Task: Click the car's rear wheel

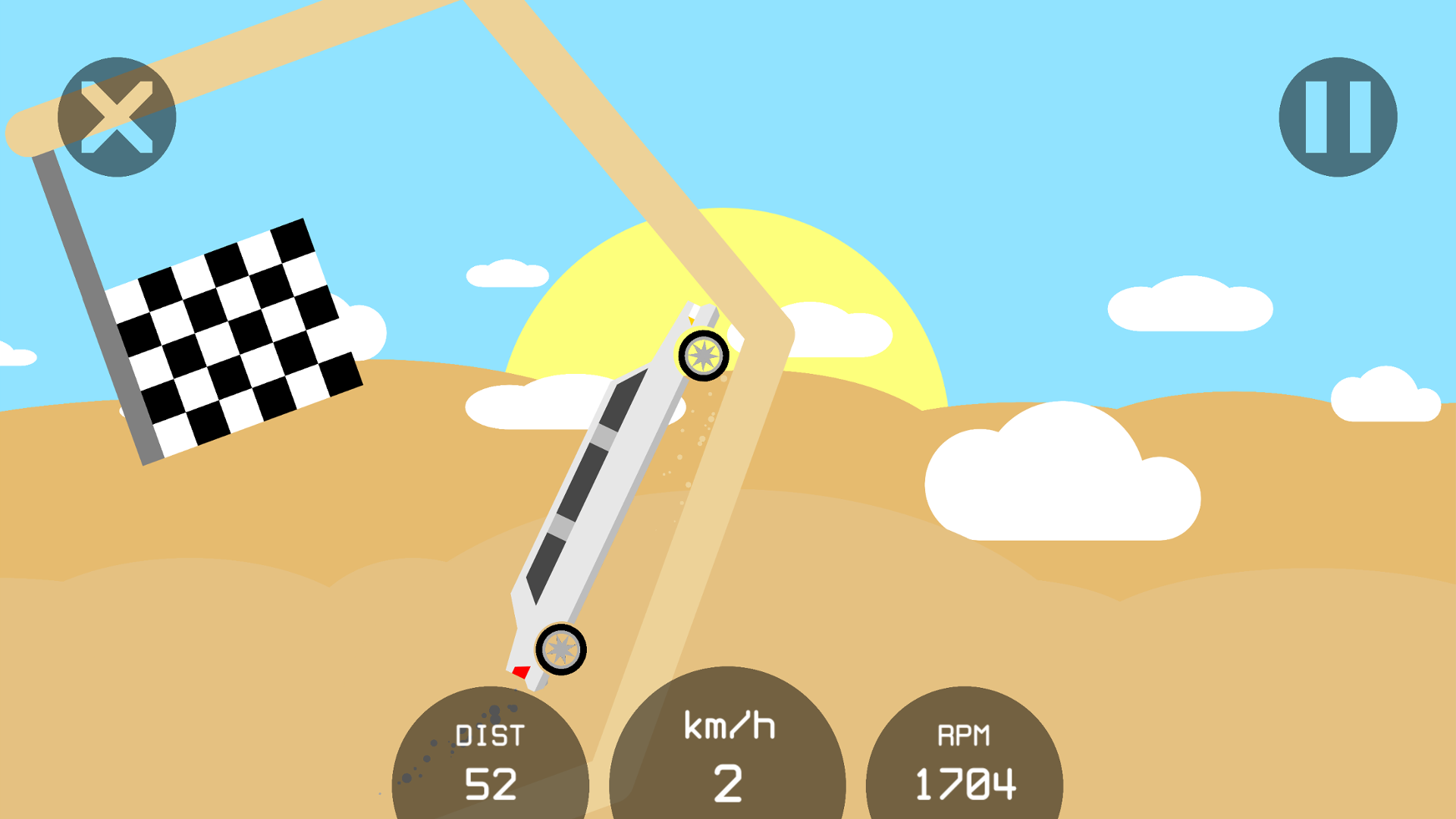Action: (x=562, y=650)
